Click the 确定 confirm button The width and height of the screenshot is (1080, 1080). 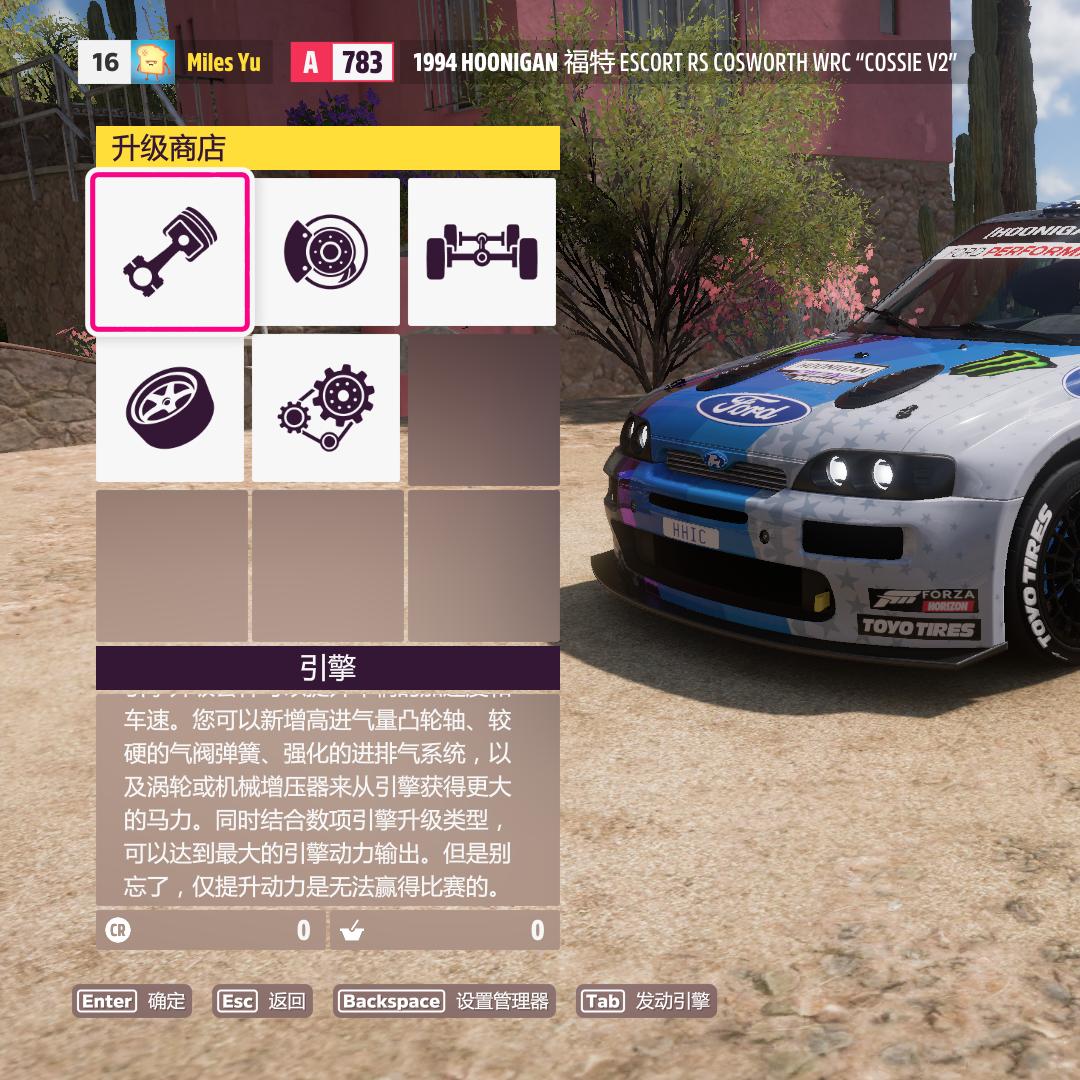pos(132,1001)
